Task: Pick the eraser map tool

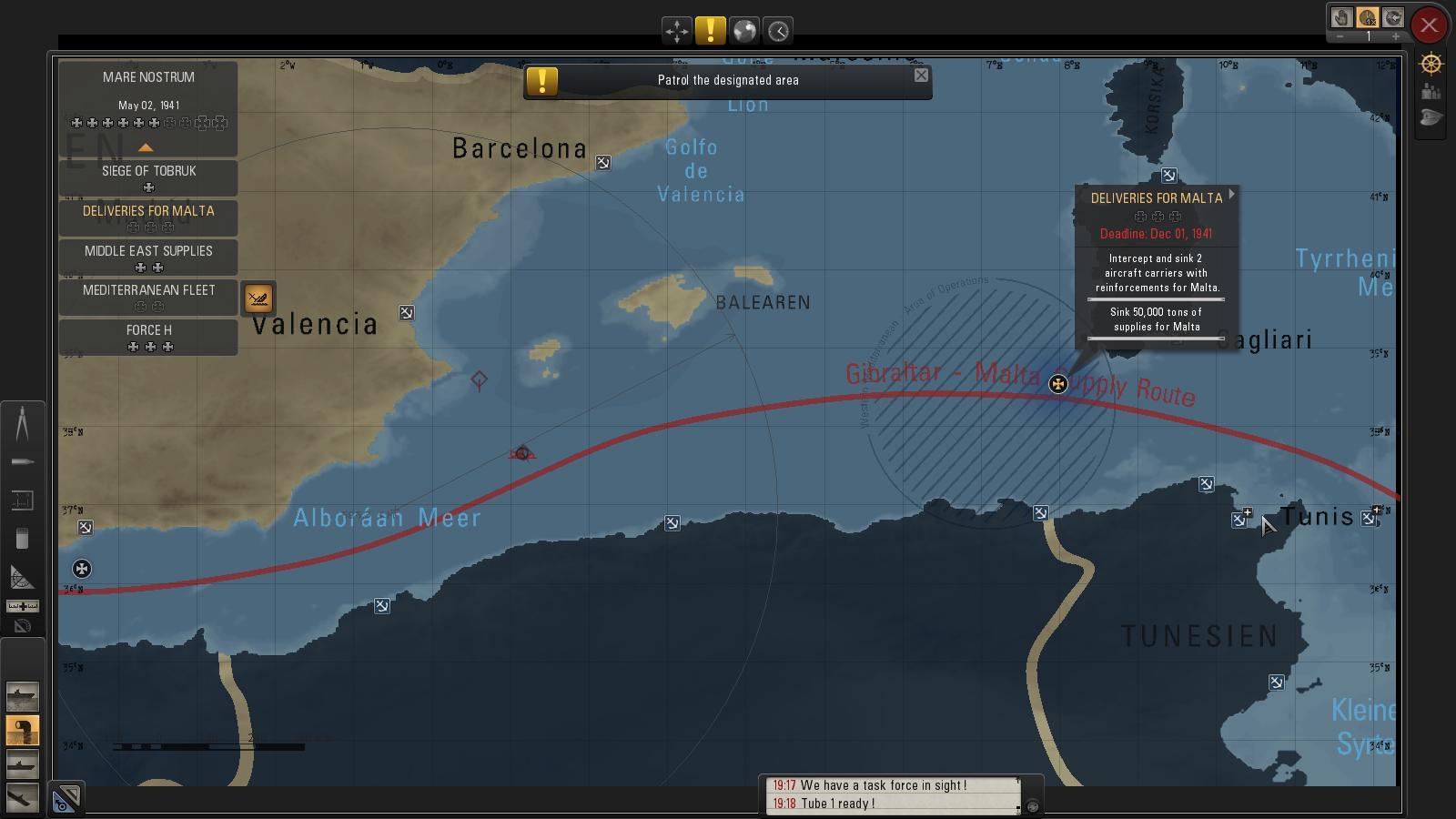Action: click(x=22, y=539)
